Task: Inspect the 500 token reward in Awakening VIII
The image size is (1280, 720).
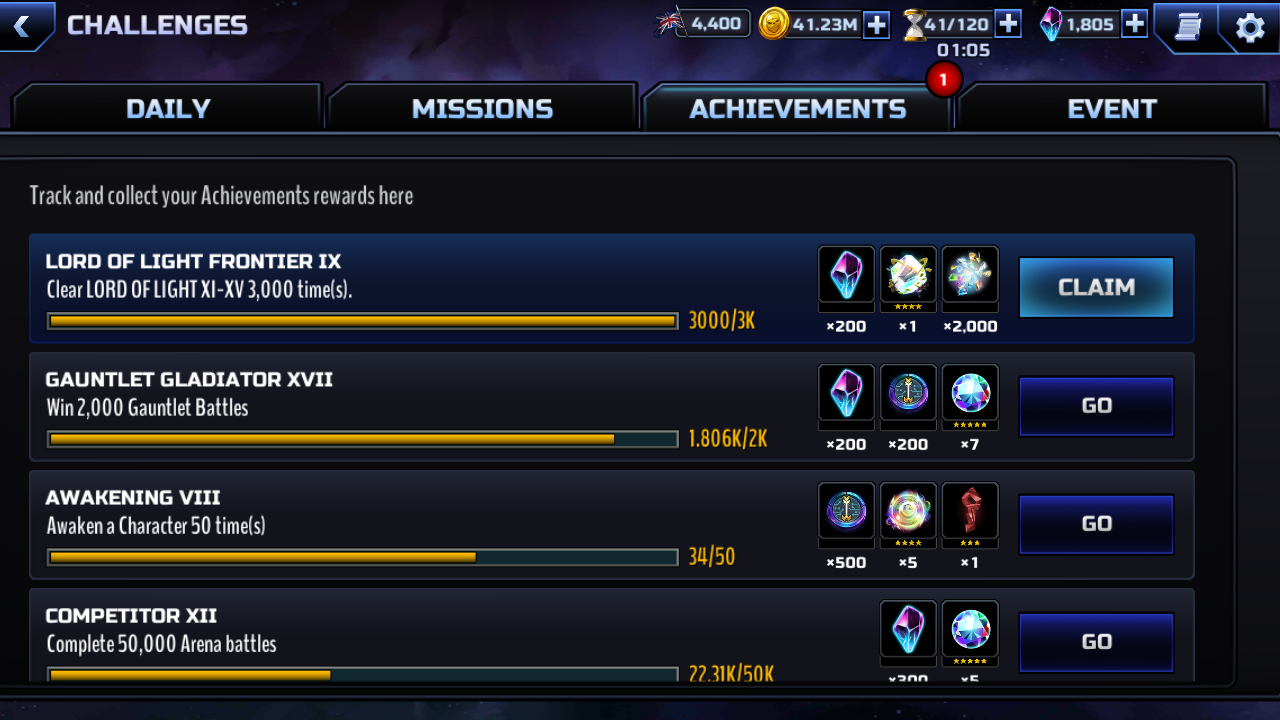Action: coord(846,511)
